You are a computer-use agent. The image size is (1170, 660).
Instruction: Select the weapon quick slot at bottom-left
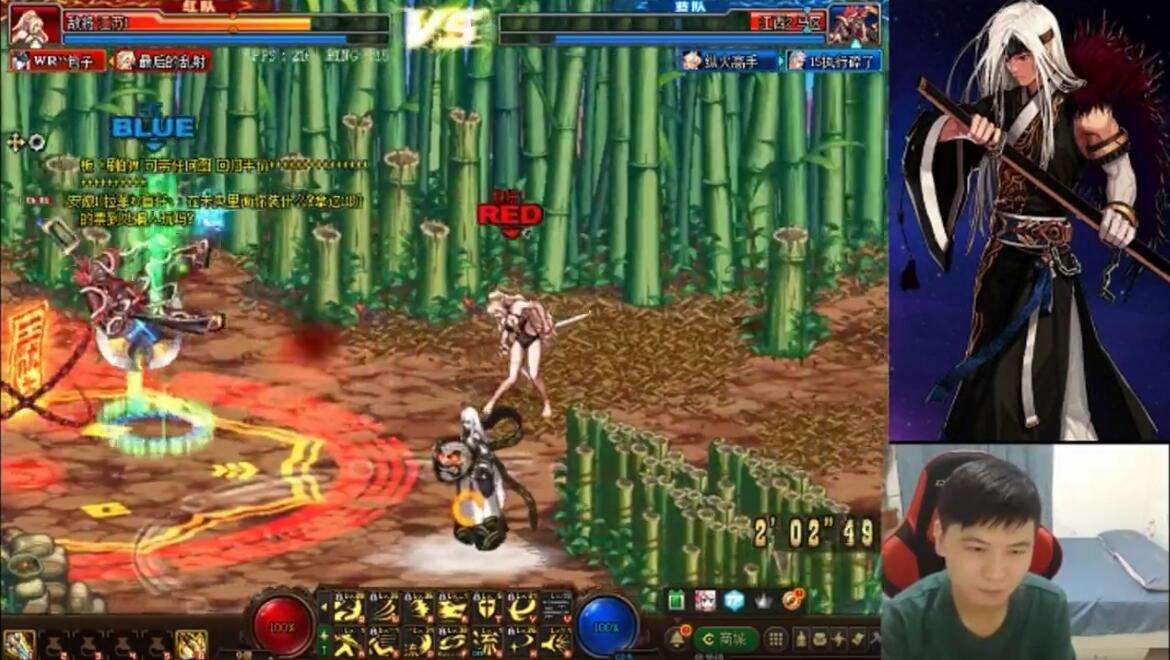pos(18,643)
